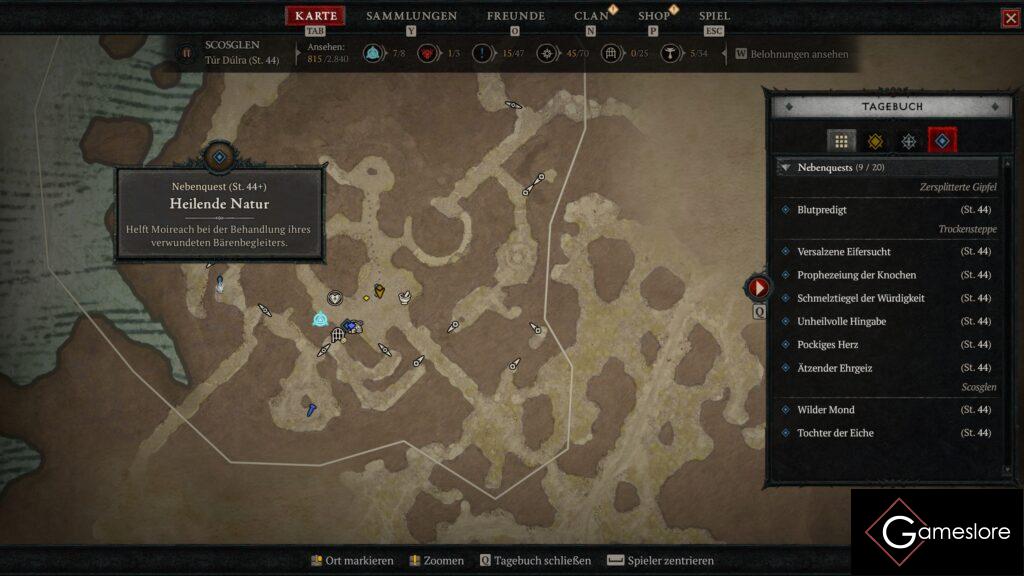
Task: Open the Shop tab
Action: (x=654, y=16)
